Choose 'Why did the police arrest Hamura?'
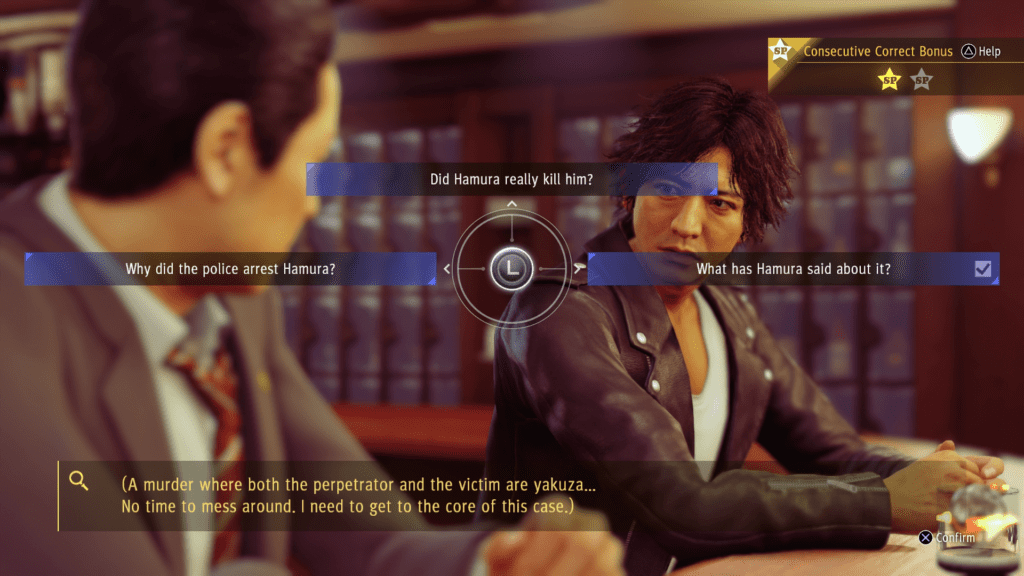The image size is (1024, 576). click(x=230, y=268)
